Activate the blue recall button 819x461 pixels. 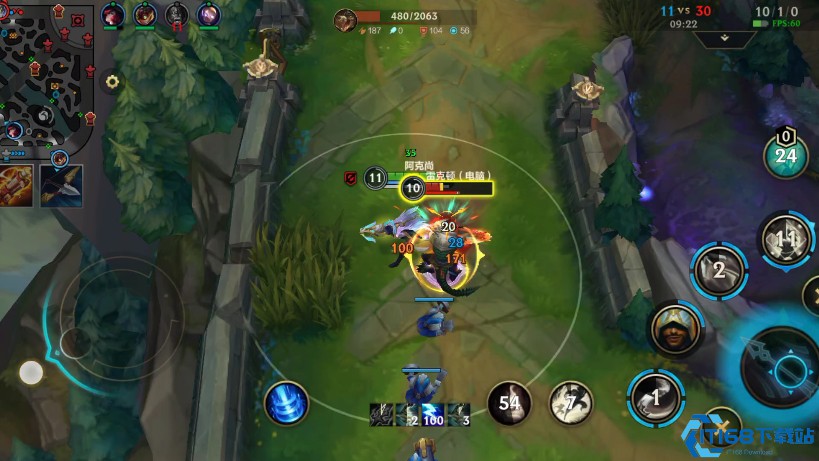click(286, 403)
